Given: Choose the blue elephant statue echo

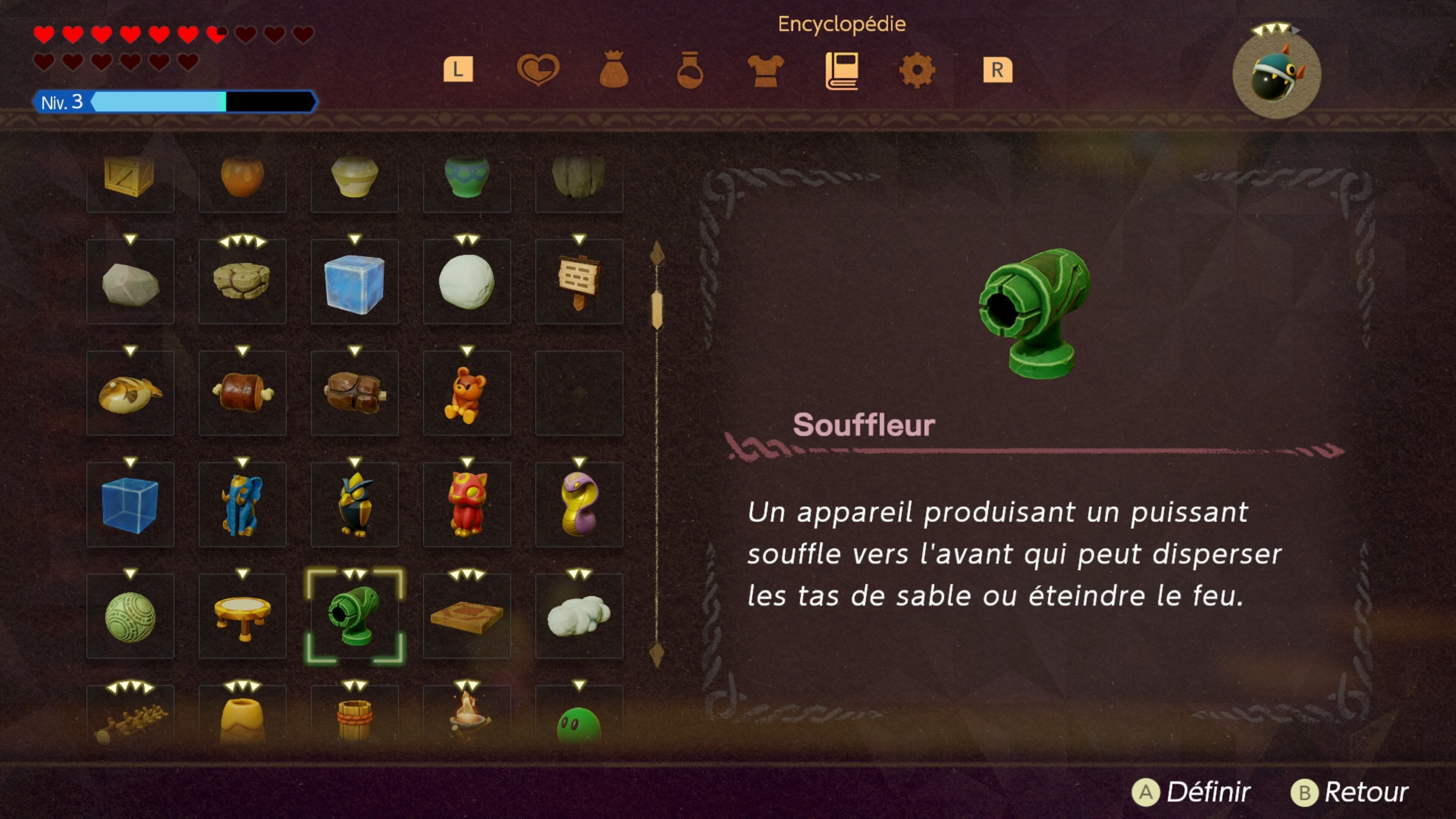Looking at the screenshot, I should pos(242,505).
